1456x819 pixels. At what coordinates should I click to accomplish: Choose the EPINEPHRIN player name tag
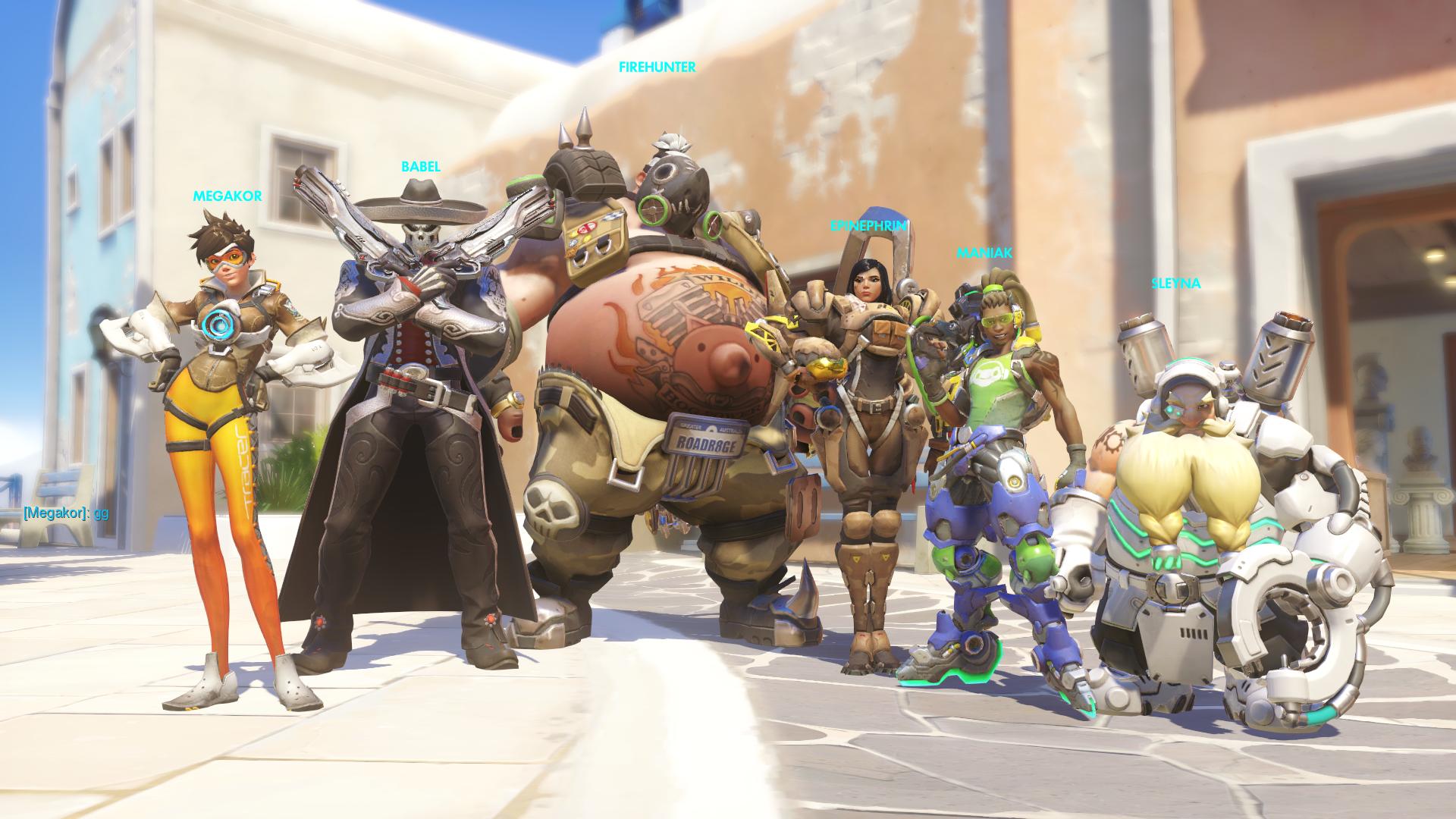(868, 225)
